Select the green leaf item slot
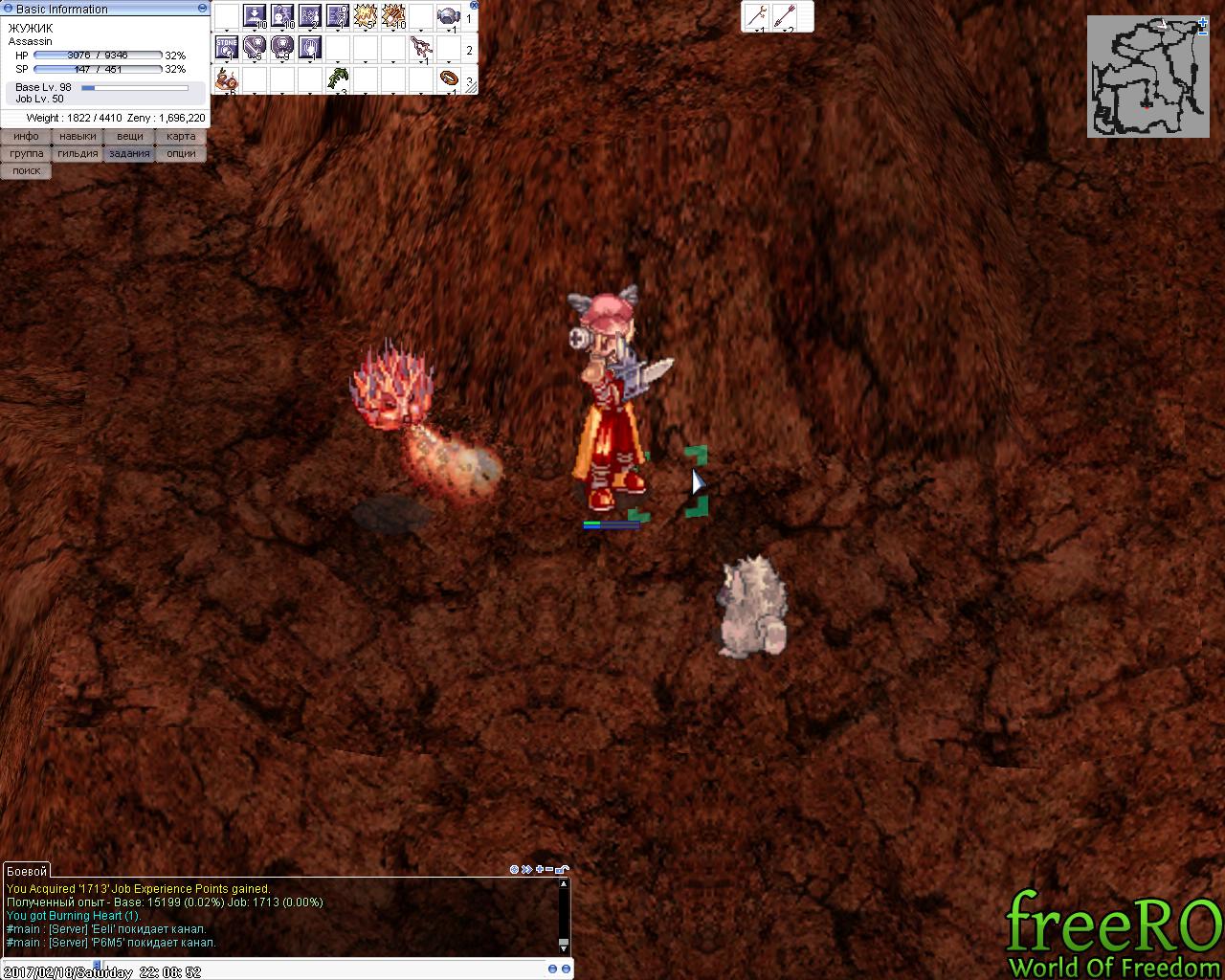This screenshot has height=980, width=1225. point(338,78)
